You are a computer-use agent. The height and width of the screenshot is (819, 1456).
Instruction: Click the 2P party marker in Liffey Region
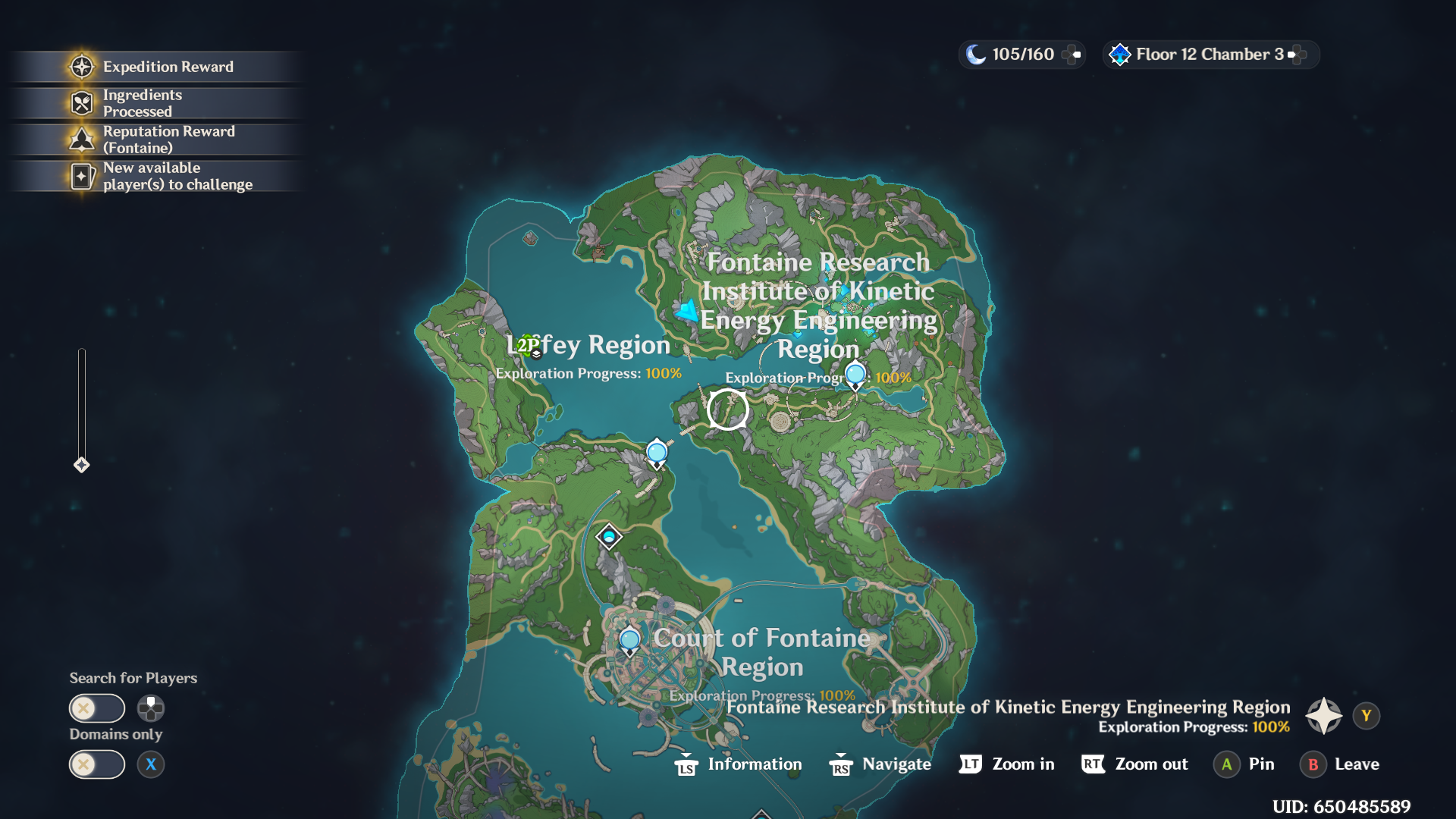click(527, 345)
